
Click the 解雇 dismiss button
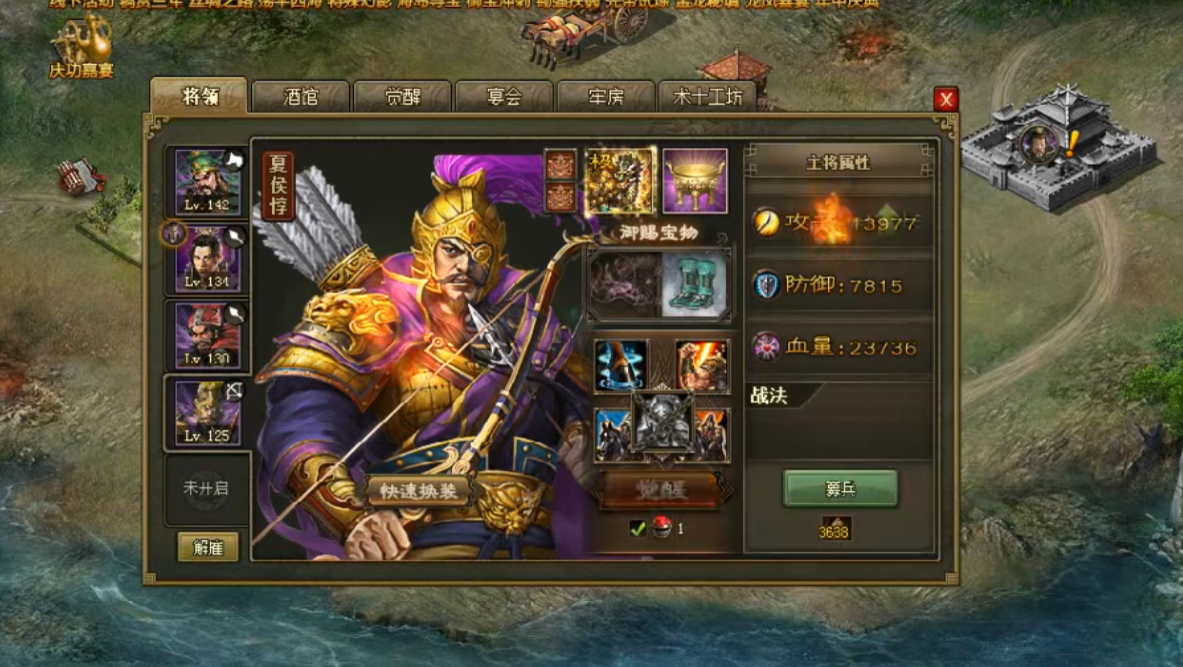pyautogui.click(x=208, y=546)
